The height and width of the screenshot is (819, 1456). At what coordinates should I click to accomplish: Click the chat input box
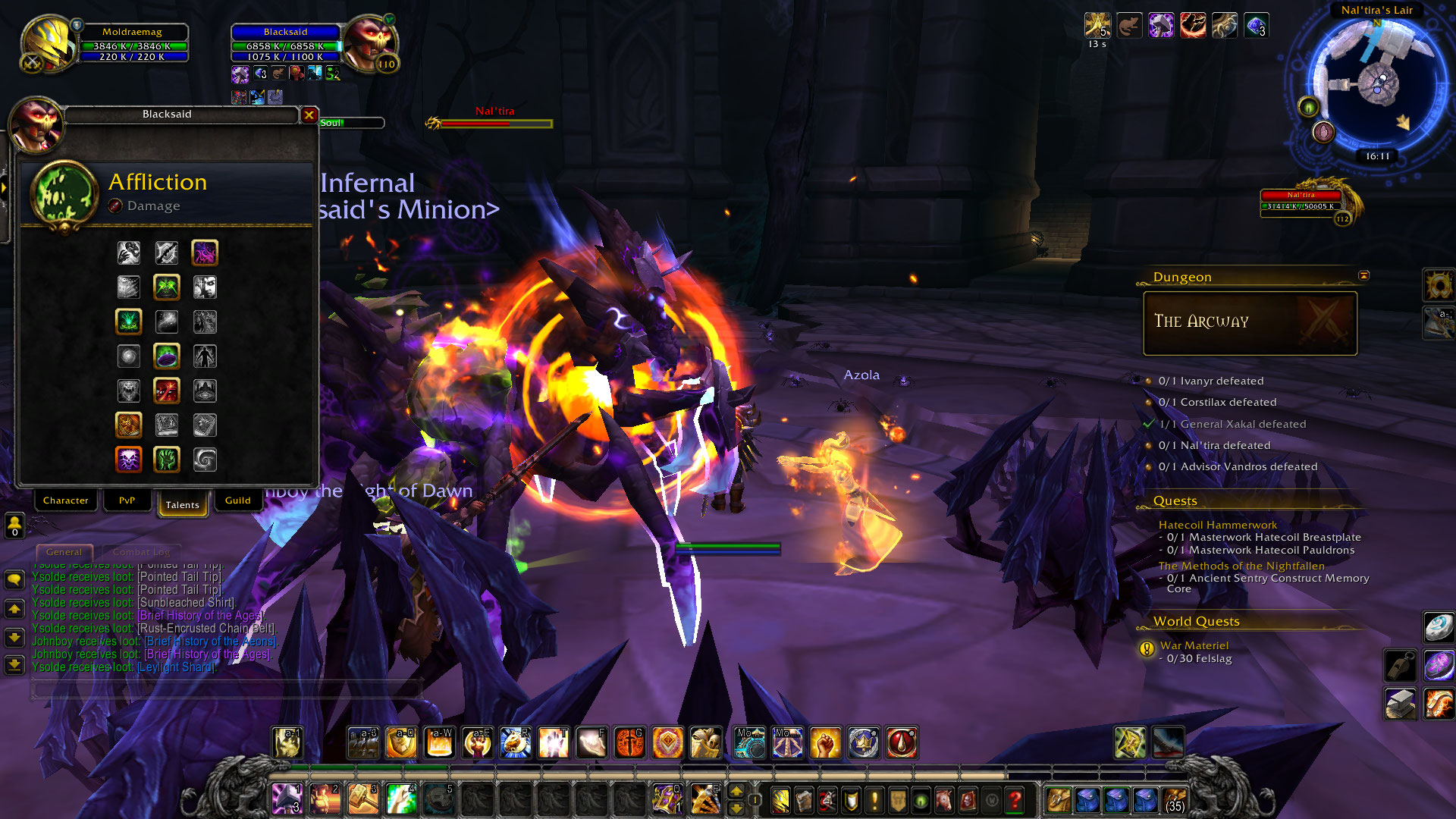tap(226, 689)
